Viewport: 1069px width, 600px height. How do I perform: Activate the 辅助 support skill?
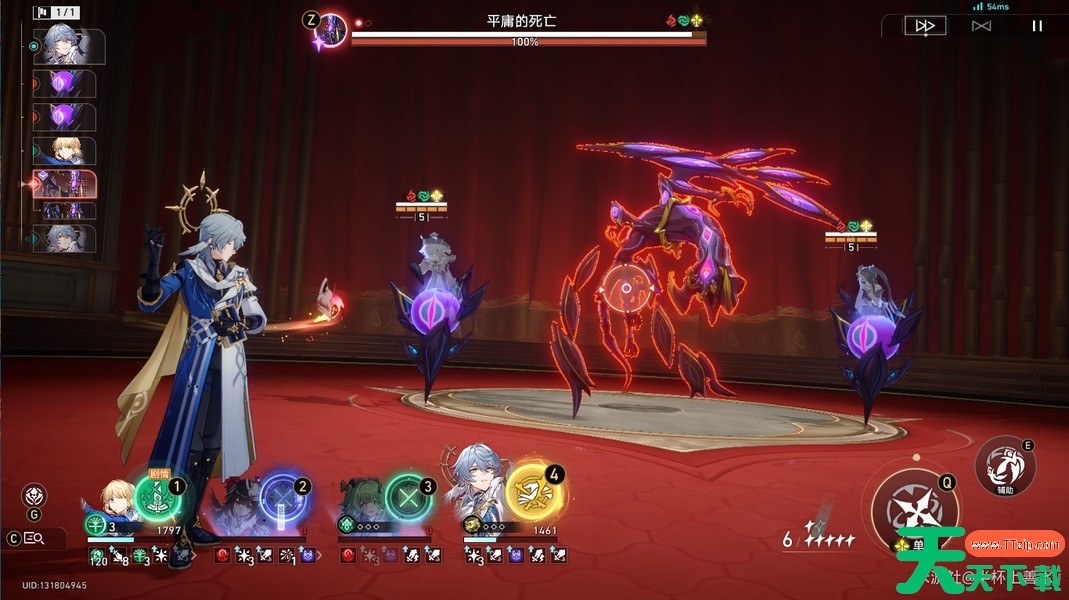1005,465
